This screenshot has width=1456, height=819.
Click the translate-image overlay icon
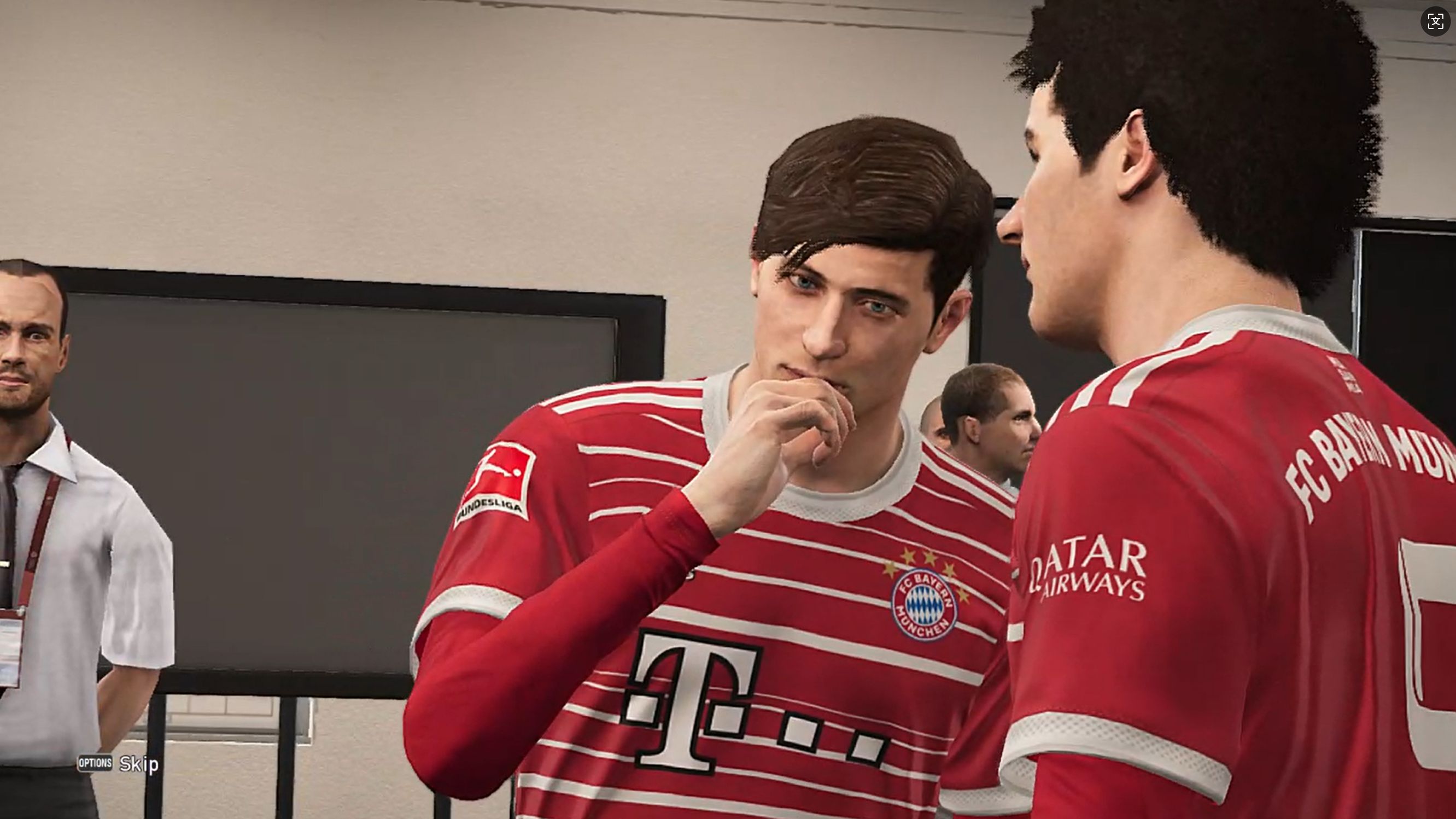tap(1435, 21)
